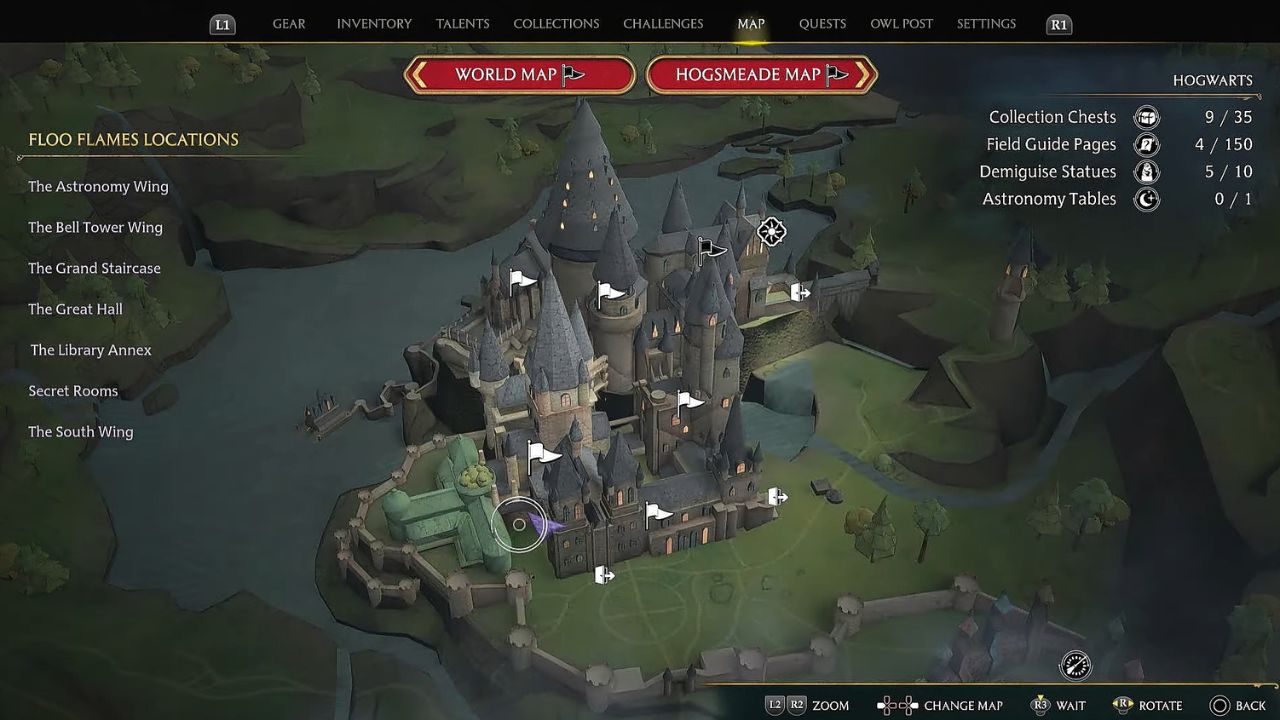Go to the Collections tab
This screenshot has width=1280, height=720.
click(x=556, y=24)
